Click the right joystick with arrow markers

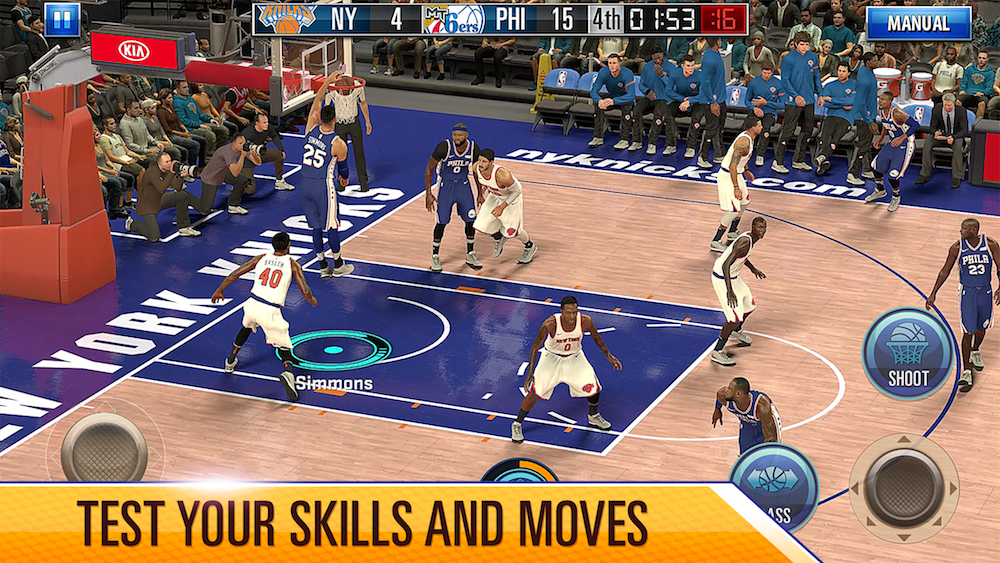(904, 486)
